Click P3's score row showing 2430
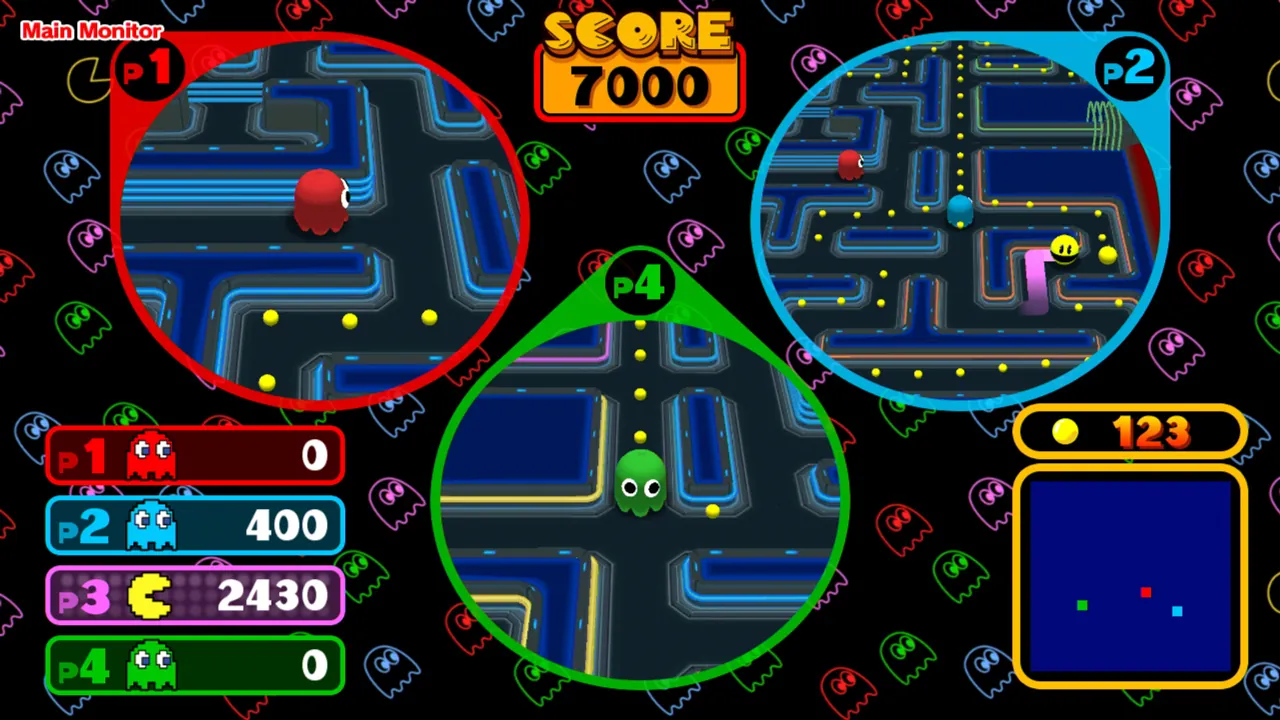The height and width of the screenshot is (720, 1280). coord(195,595)
